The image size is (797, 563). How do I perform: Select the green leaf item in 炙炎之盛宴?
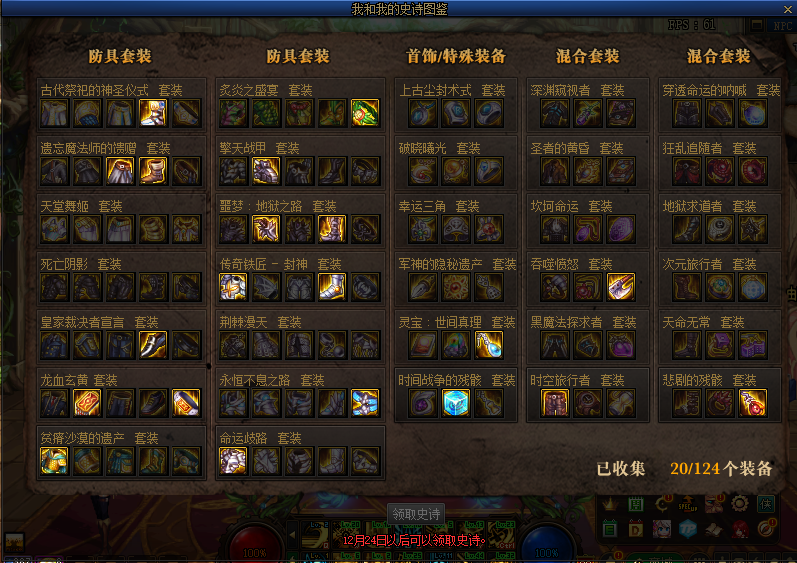coord(364,113)
